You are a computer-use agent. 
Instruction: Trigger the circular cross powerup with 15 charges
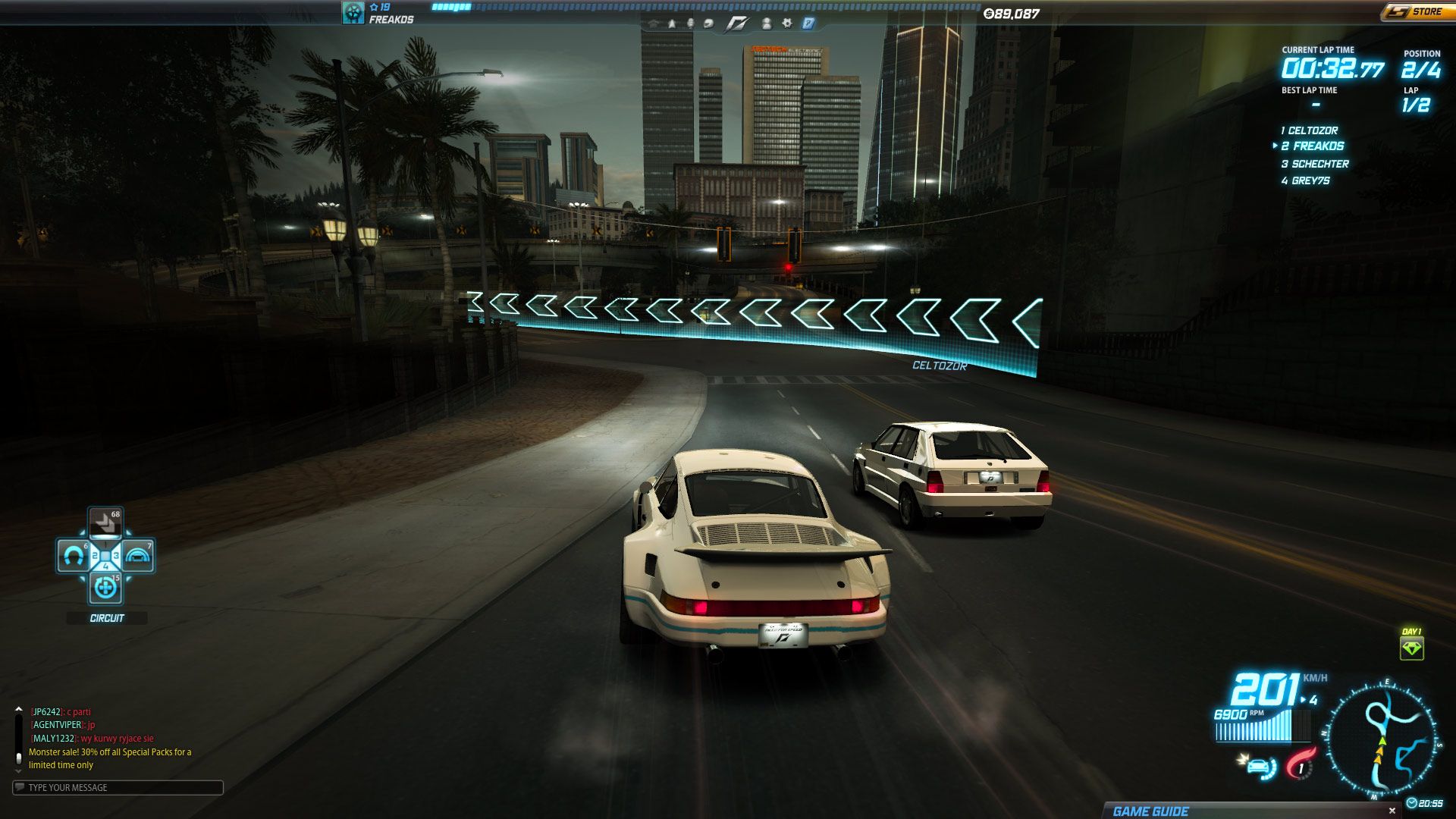click(x=105, y=588)
